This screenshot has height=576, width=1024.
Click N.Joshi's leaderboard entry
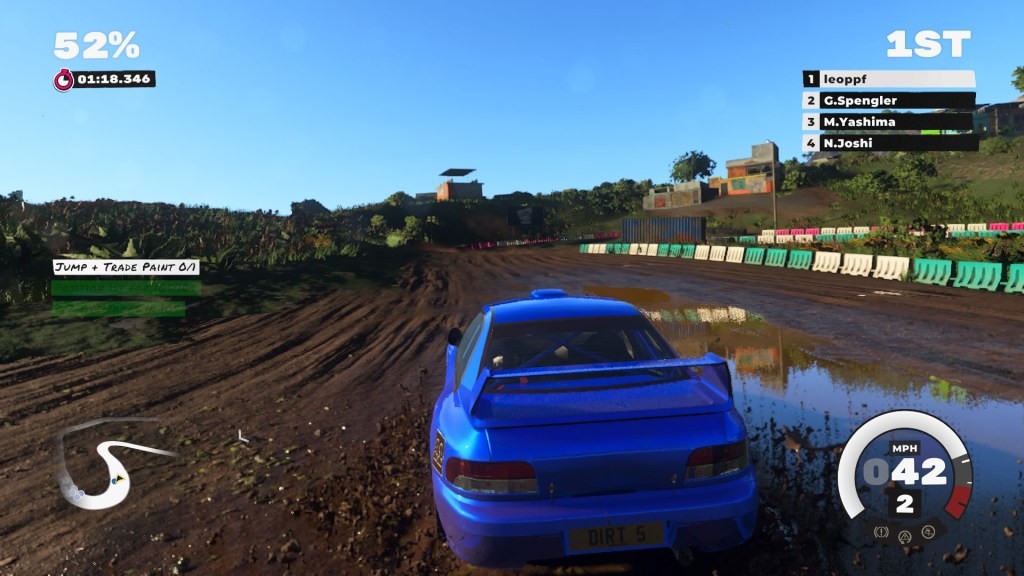(889, 143)
